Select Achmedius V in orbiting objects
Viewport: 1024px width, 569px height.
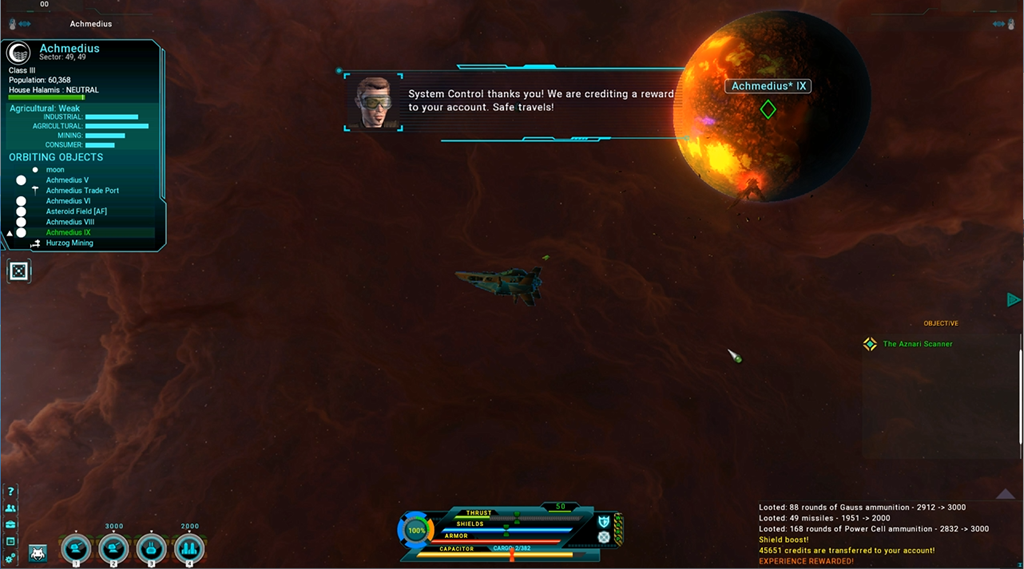(67, 180)
